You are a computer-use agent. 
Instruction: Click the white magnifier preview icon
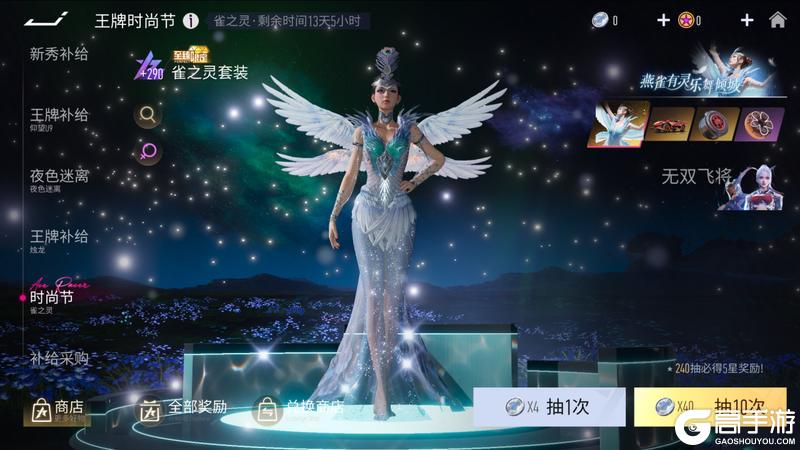coord(148,115)
